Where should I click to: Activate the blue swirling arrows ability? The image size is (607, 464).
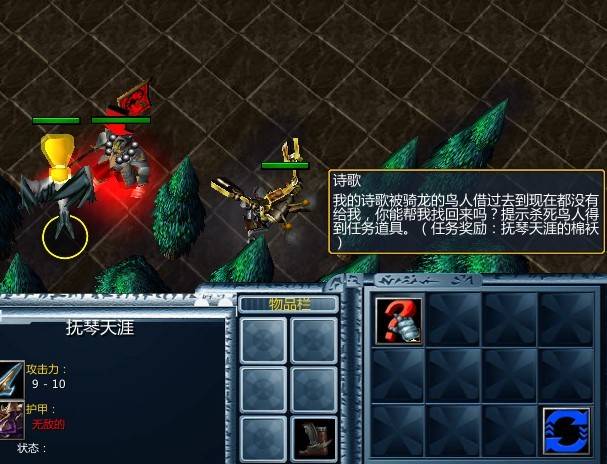point(566,431)
